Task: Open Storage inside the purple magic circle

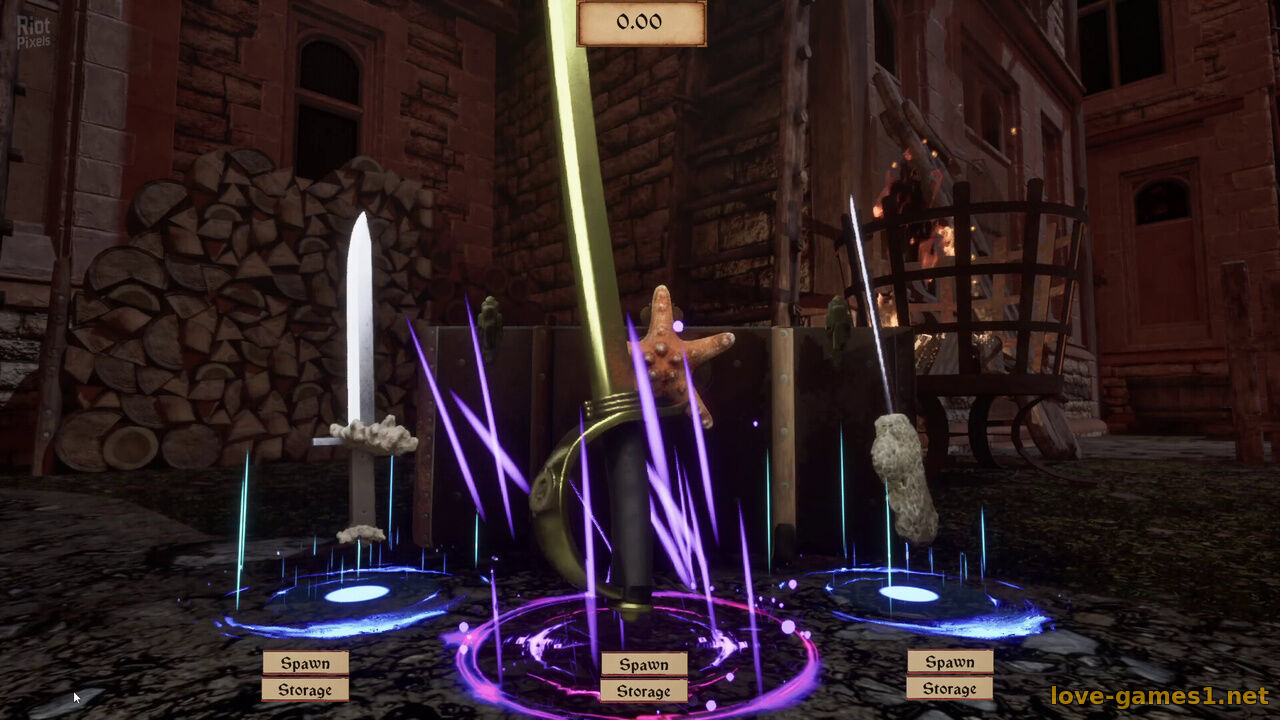Action: tap(643, 691)
